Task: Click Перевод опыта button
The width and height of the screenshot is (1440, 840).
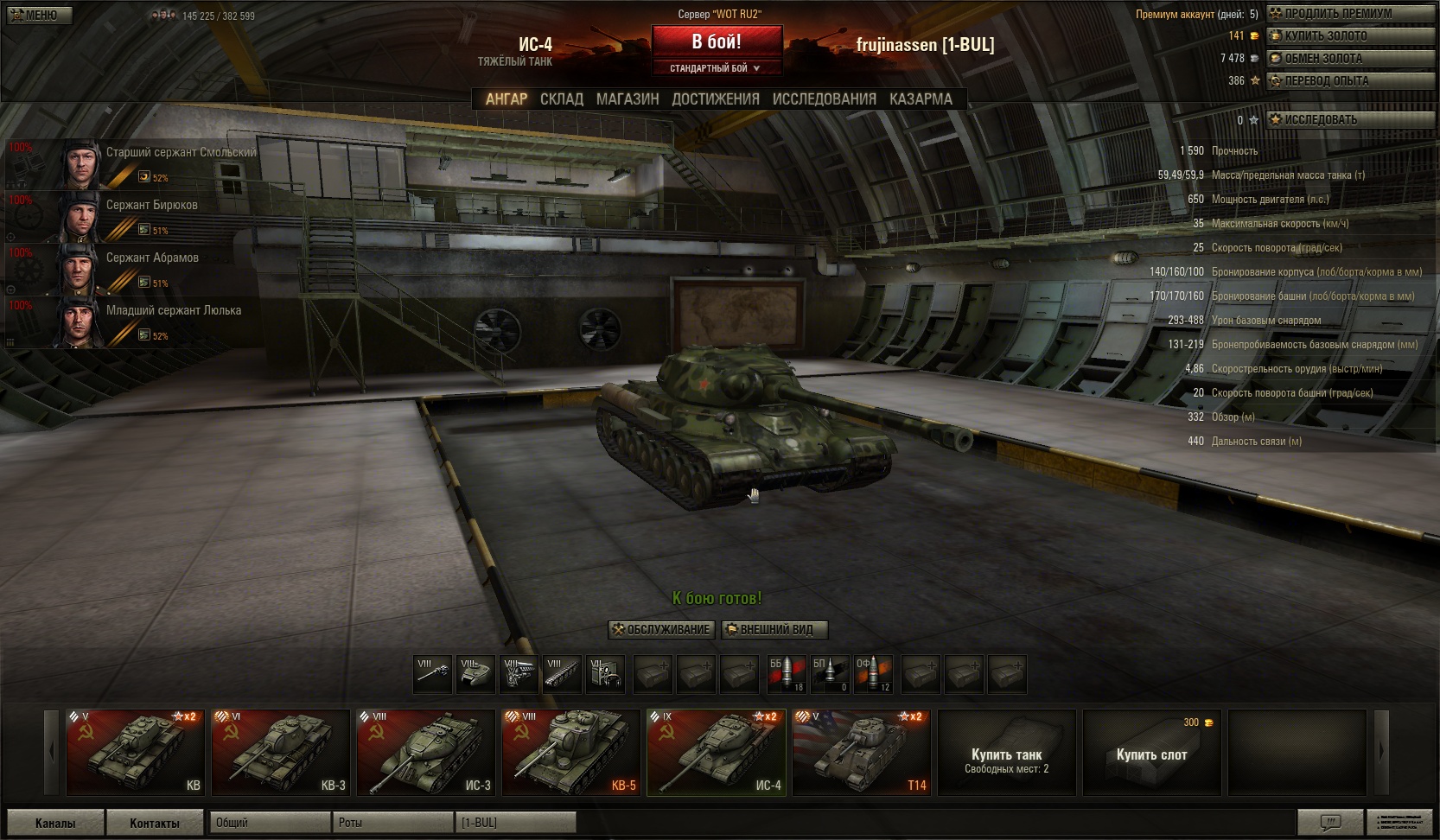Action: point(1350,81)
